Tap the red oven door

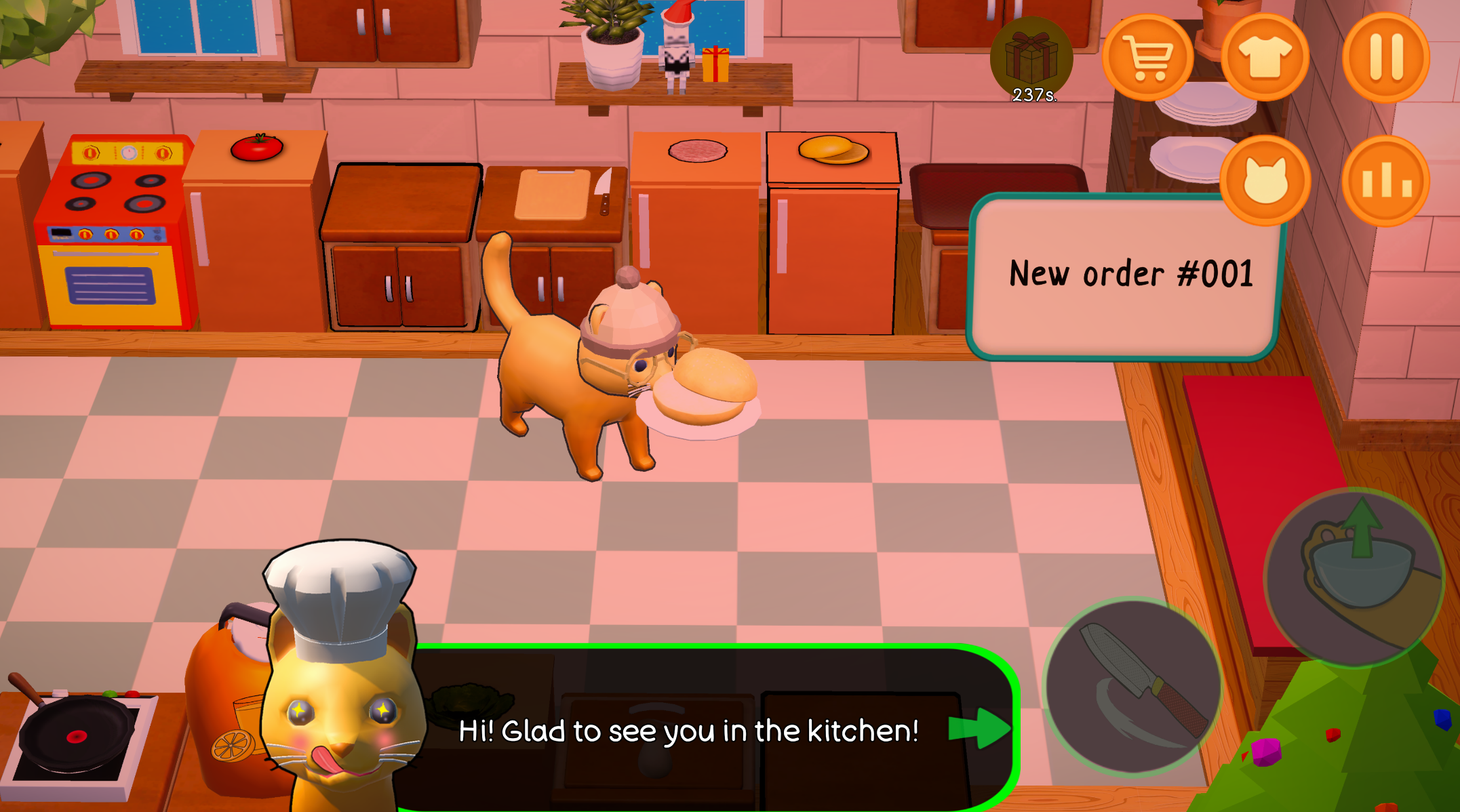point(108,285)
